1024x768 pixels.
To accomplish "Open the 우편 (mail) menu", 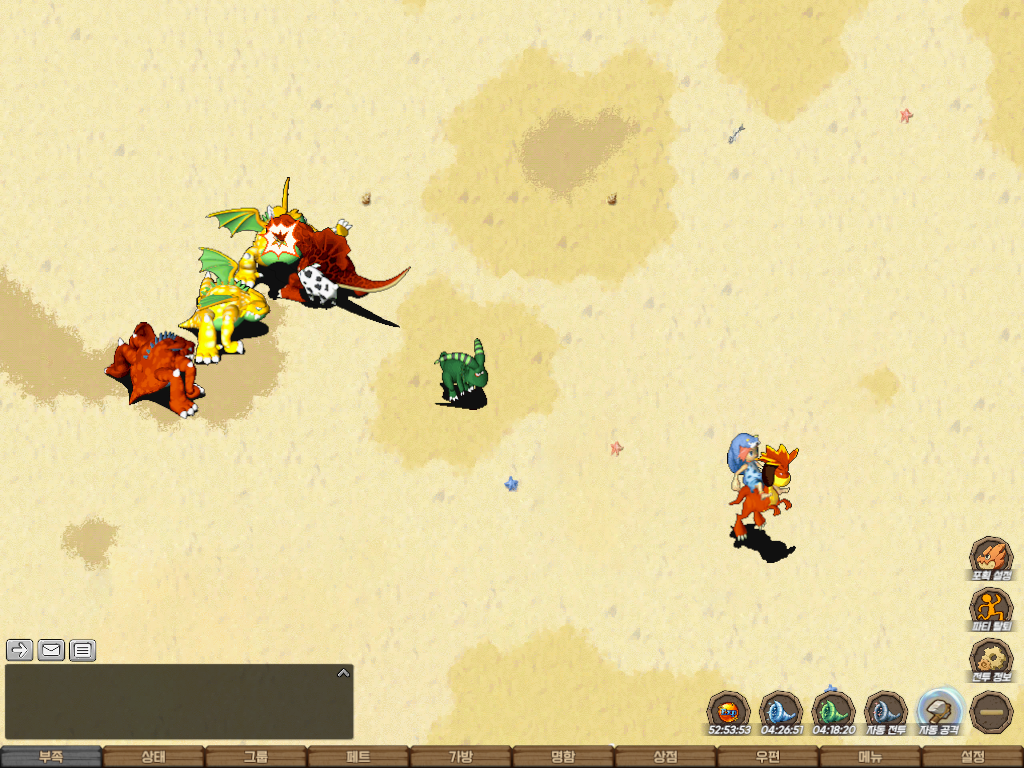I will coord(767,757).
